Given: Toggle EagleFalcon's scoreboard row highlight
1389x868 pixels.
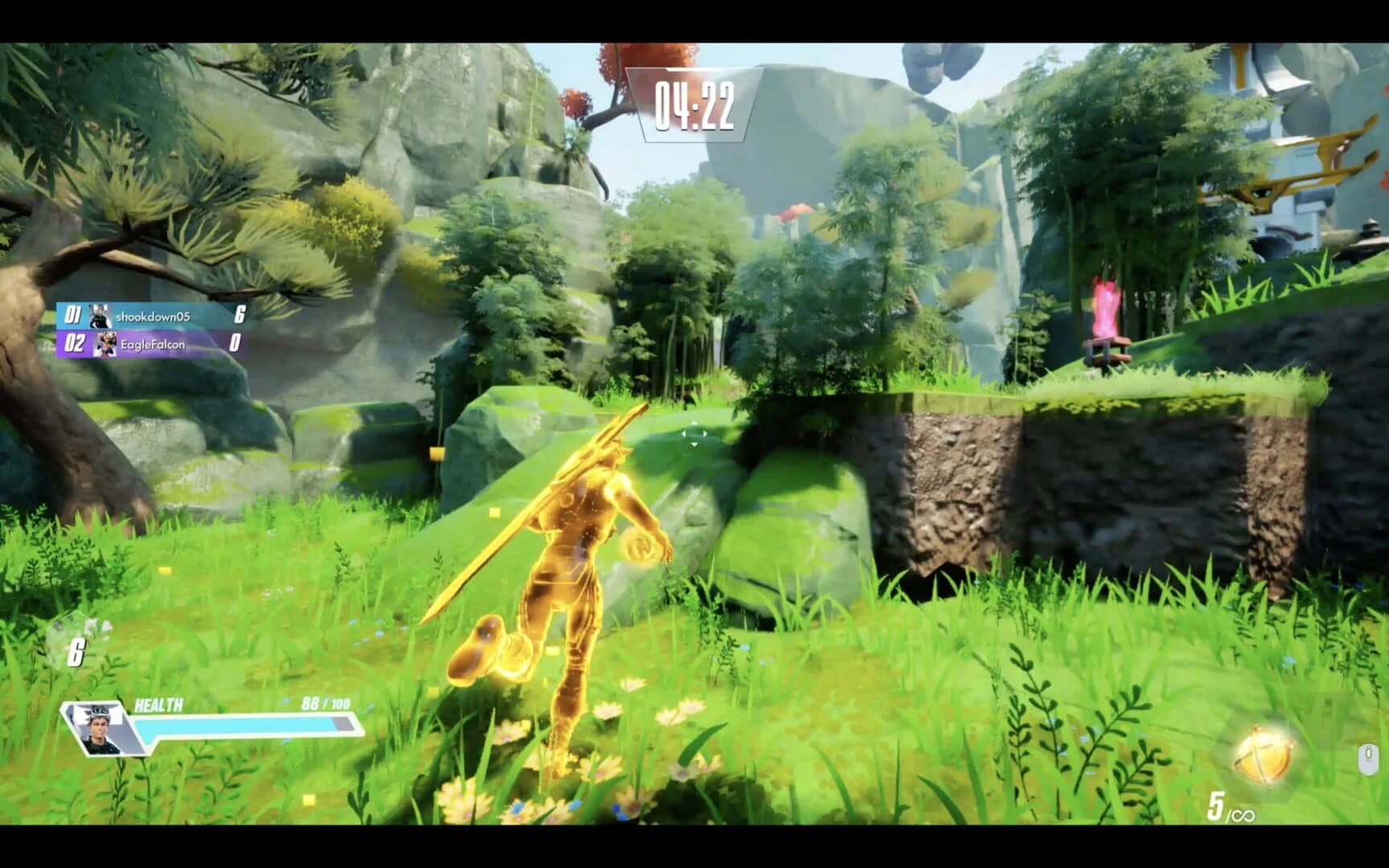Looking at the screenshot, I should coord(153,346).
